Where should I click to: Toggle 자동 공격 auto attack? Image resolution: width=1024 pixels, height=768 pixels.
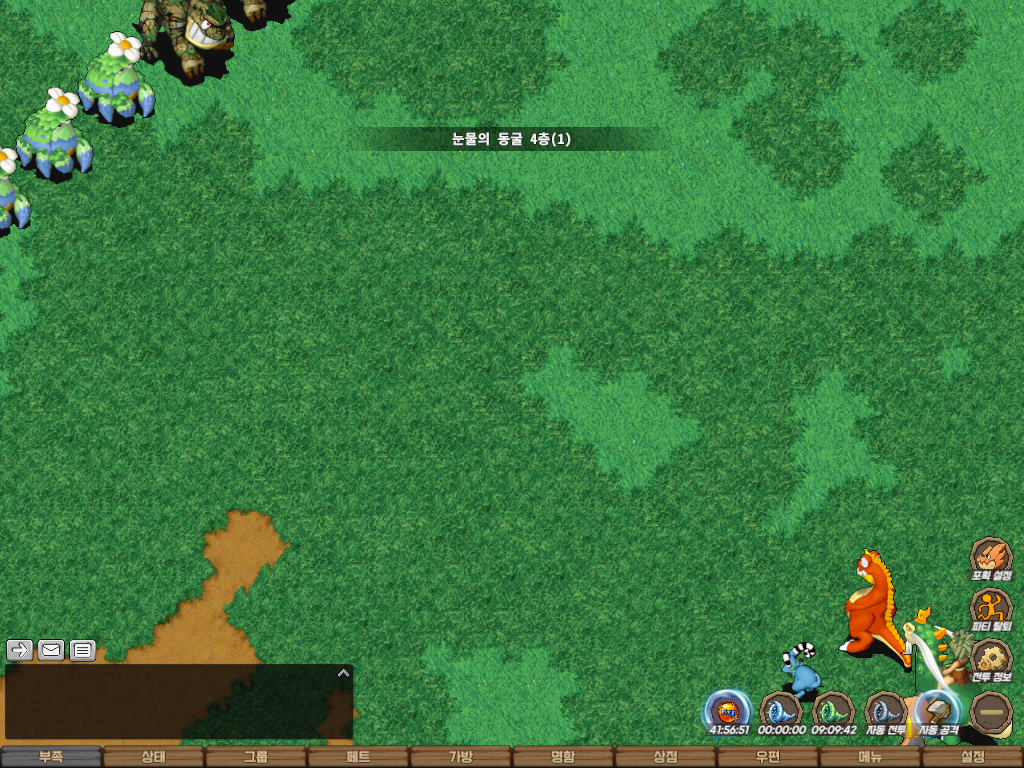click(938, 711)
